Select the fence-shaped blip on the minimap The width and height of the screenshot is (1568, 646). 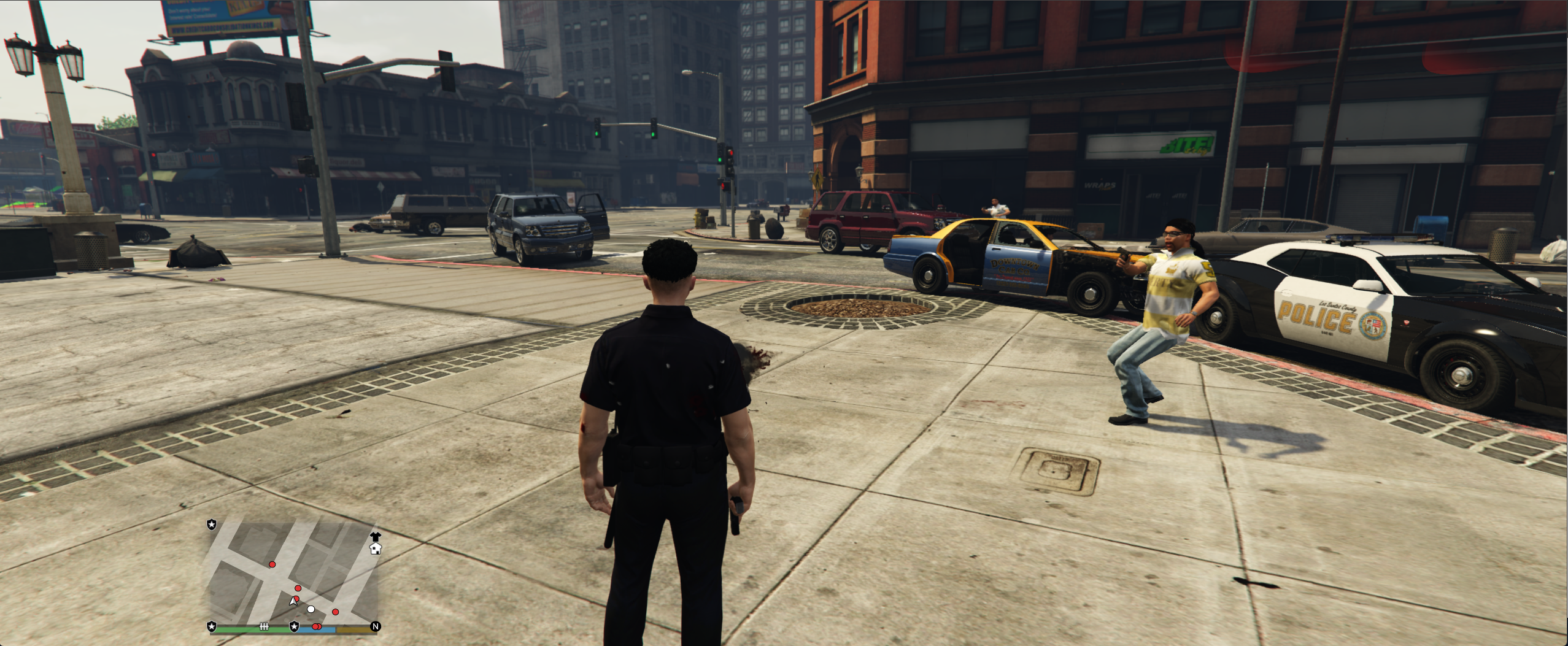coord(265,626)
